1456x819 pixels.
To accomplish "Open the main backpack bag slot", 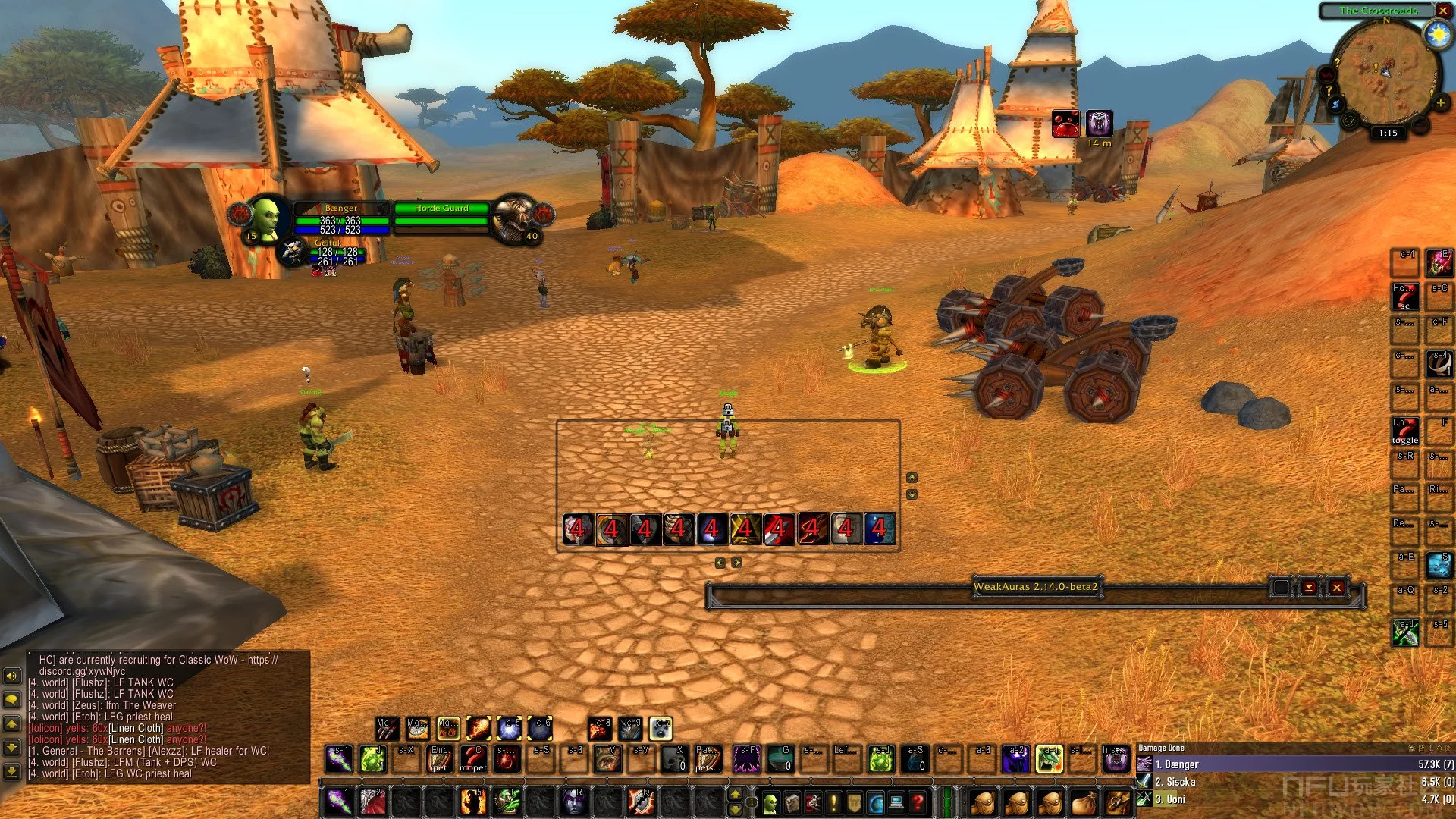I will pyautogui.click(x=1118, y=802).
